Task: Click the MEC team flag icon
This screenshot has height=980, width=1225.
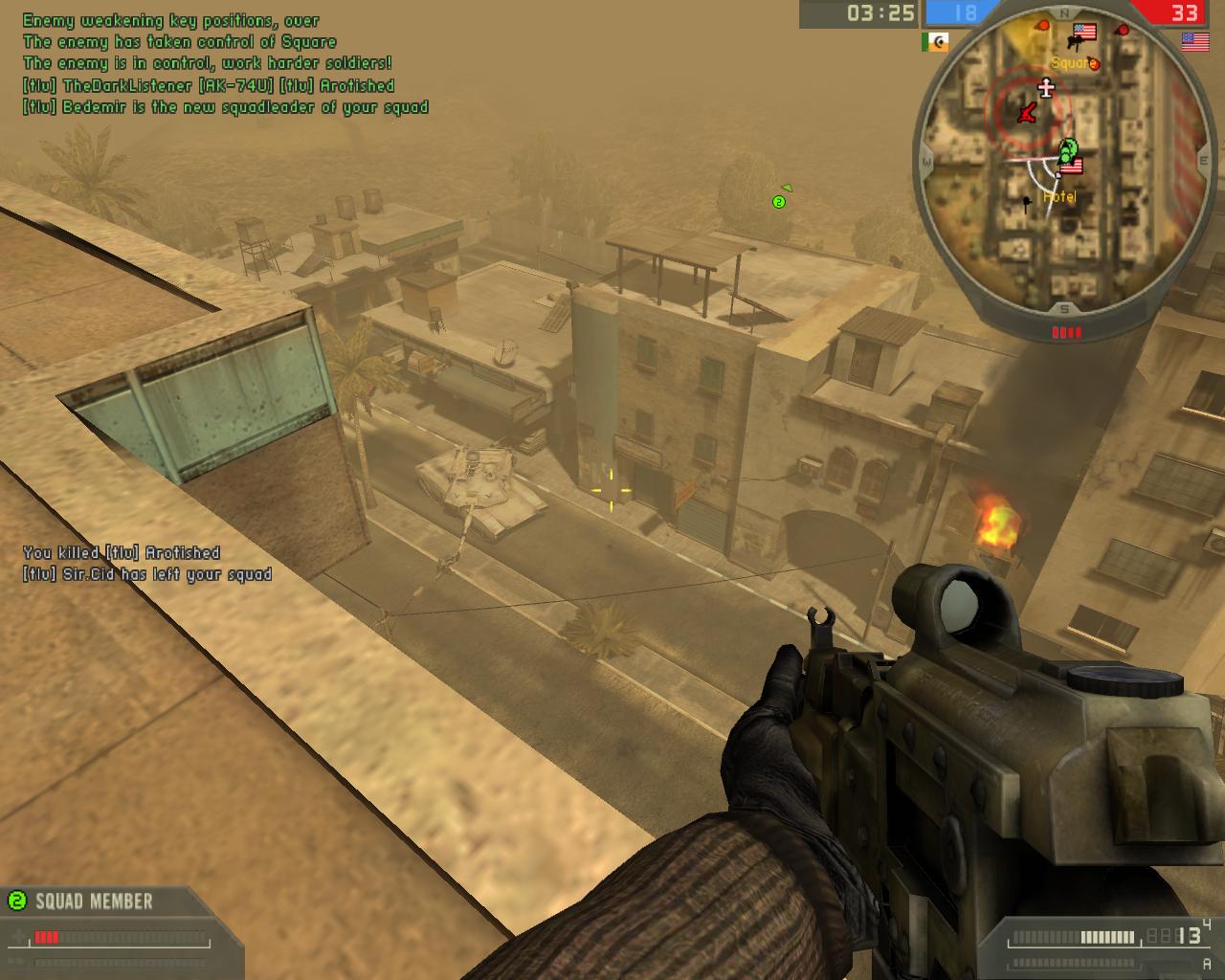Action: 935,42
